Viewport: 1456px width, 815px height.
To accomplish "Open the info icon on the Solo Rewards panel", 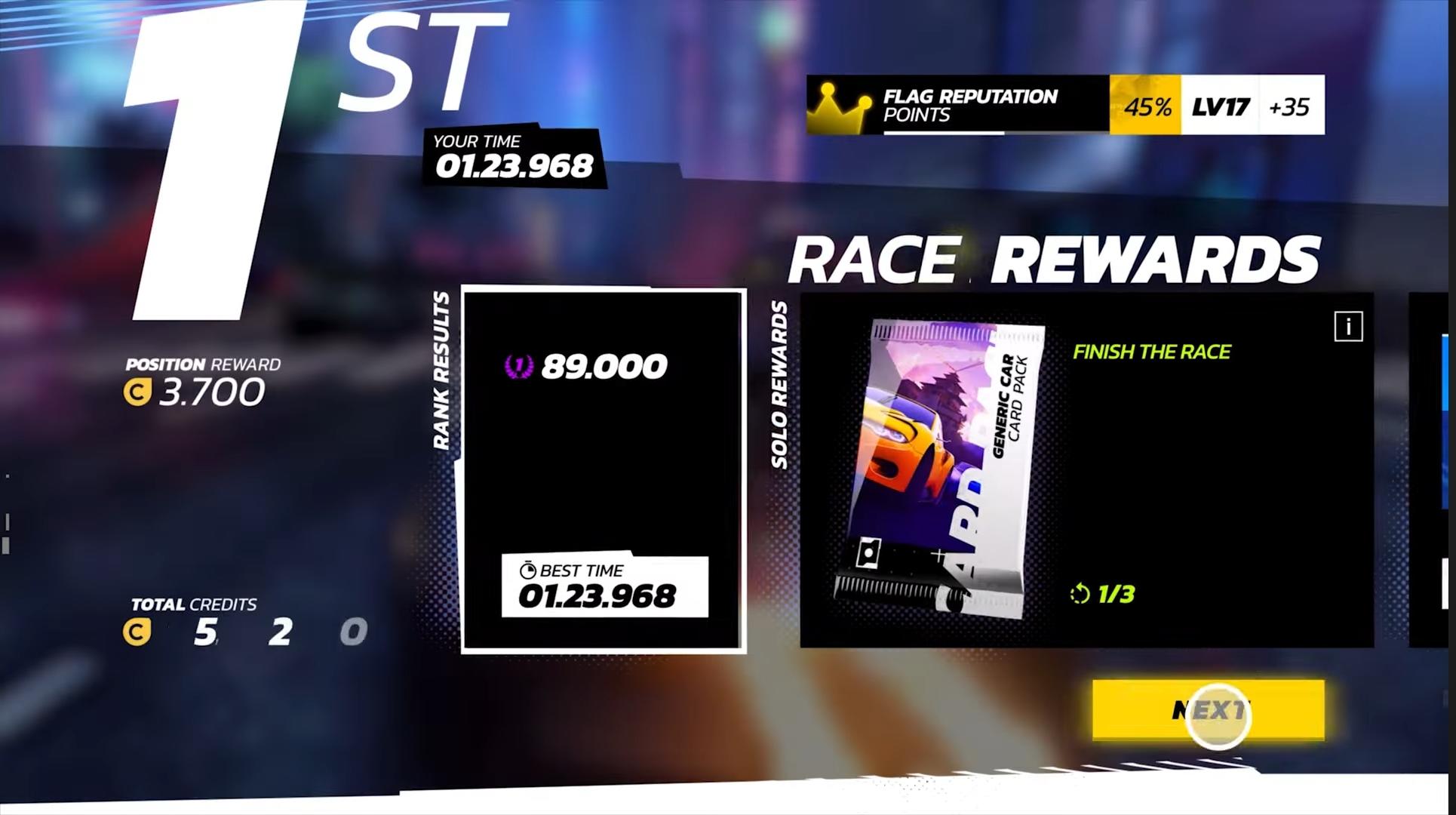I will 1348,327.
